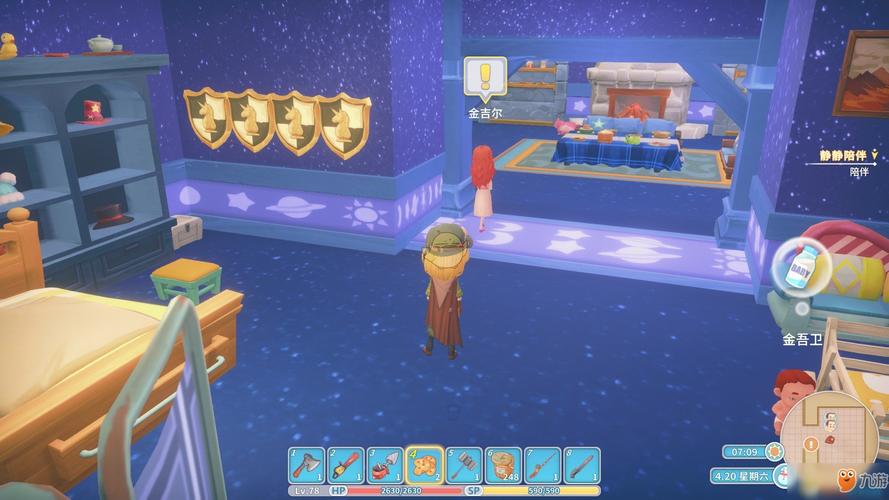Choose the trowel hotbar slot

385,466
